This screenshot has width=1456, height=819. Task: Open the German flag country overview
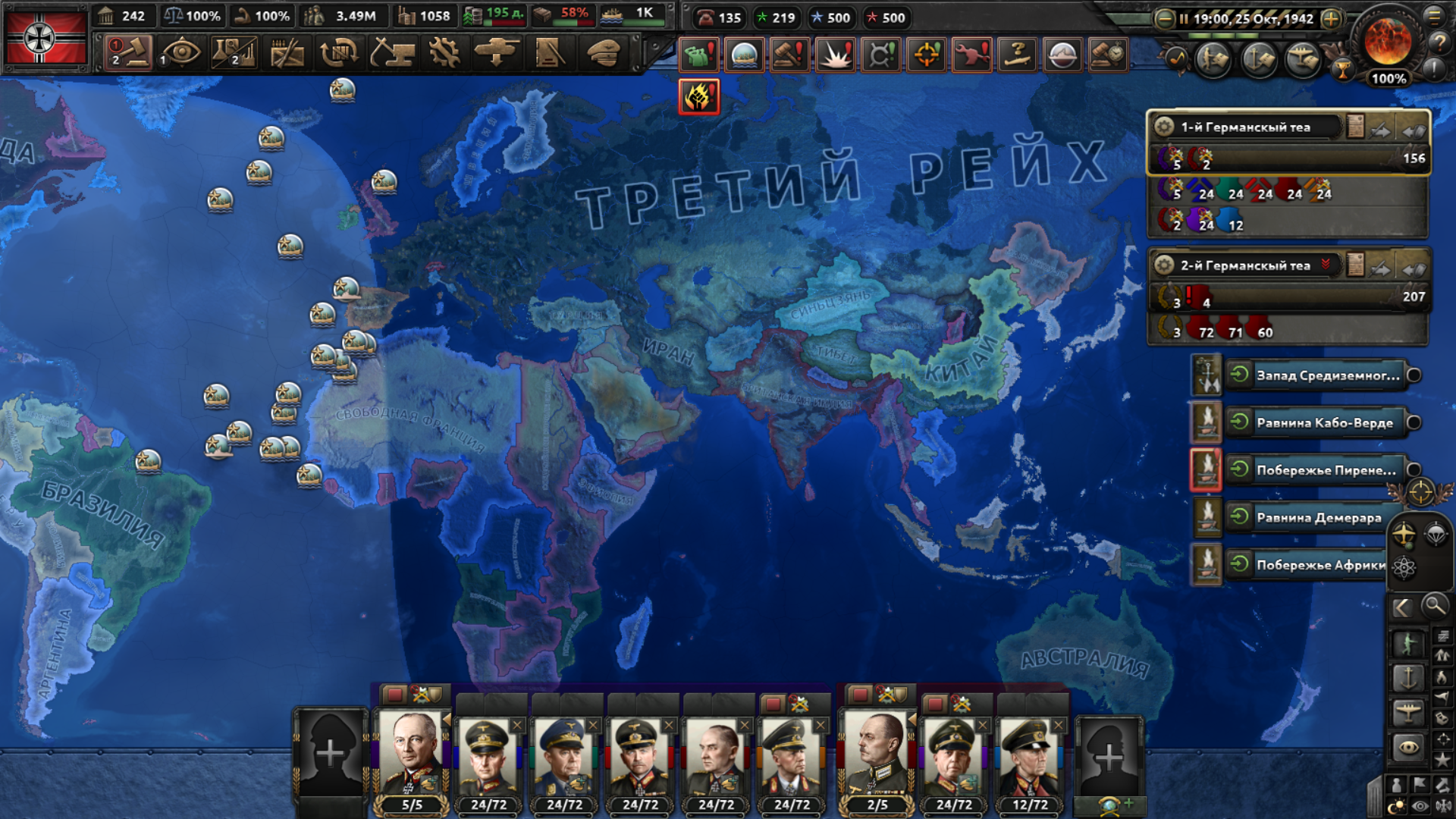45,38
